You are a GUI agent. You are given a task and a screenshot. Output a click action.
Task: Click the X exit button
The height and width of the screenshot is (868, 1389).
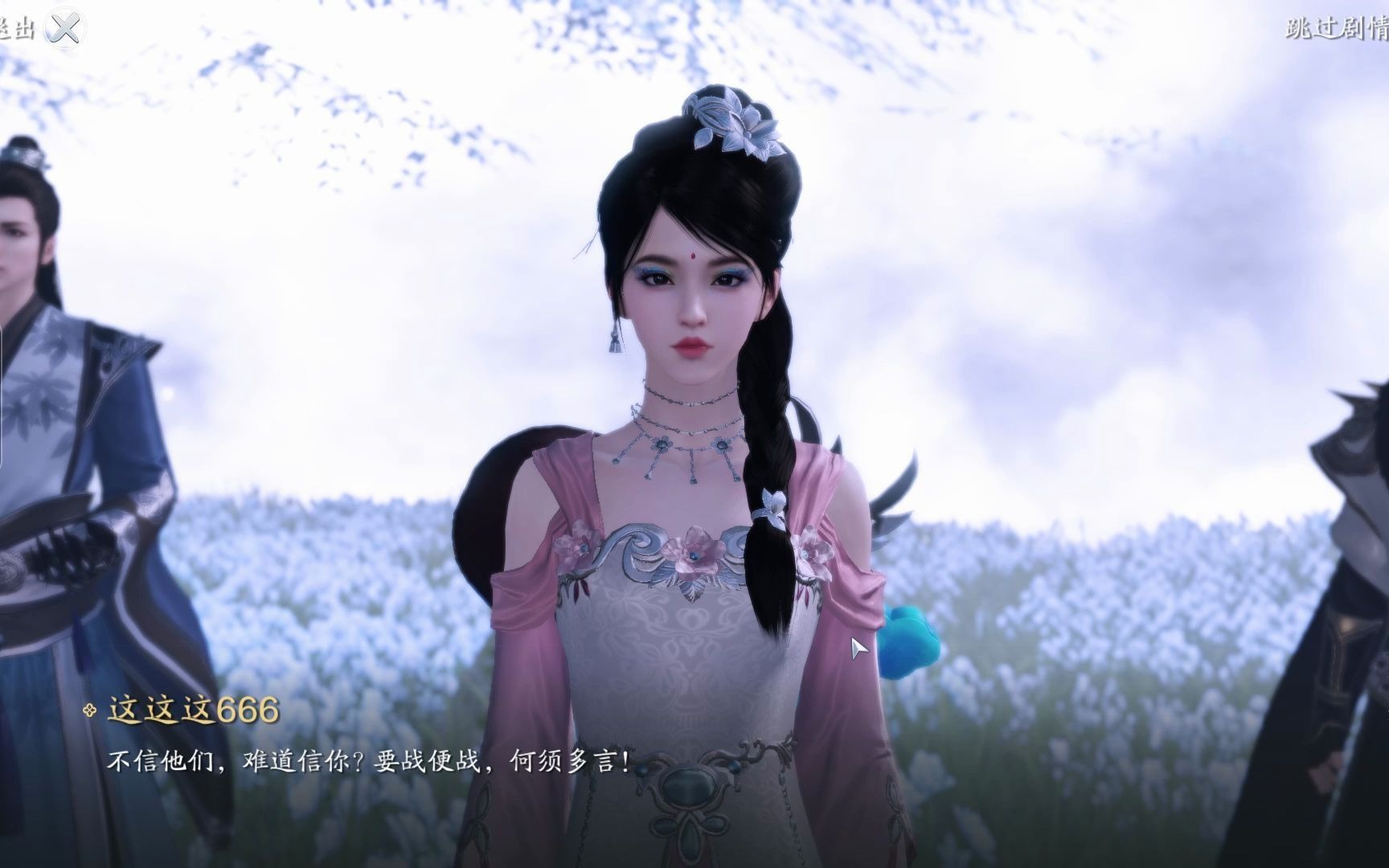64,29
